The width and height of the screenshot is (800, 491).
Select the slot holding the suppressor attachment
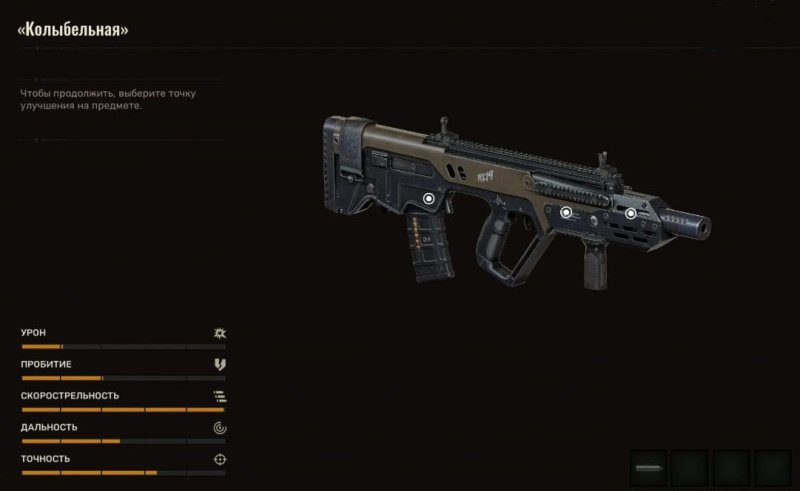[650, 467]
